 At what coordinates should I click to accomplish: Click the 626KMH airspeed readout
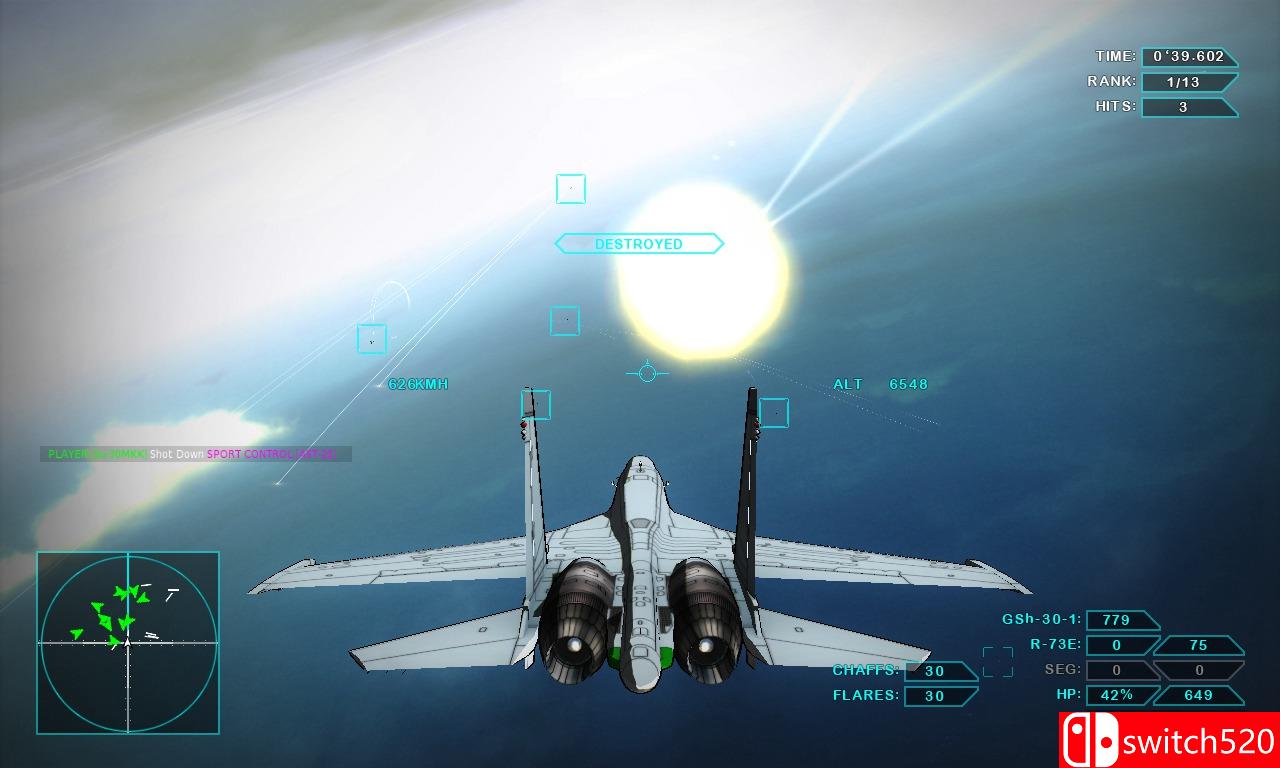(x=417, y=382)
